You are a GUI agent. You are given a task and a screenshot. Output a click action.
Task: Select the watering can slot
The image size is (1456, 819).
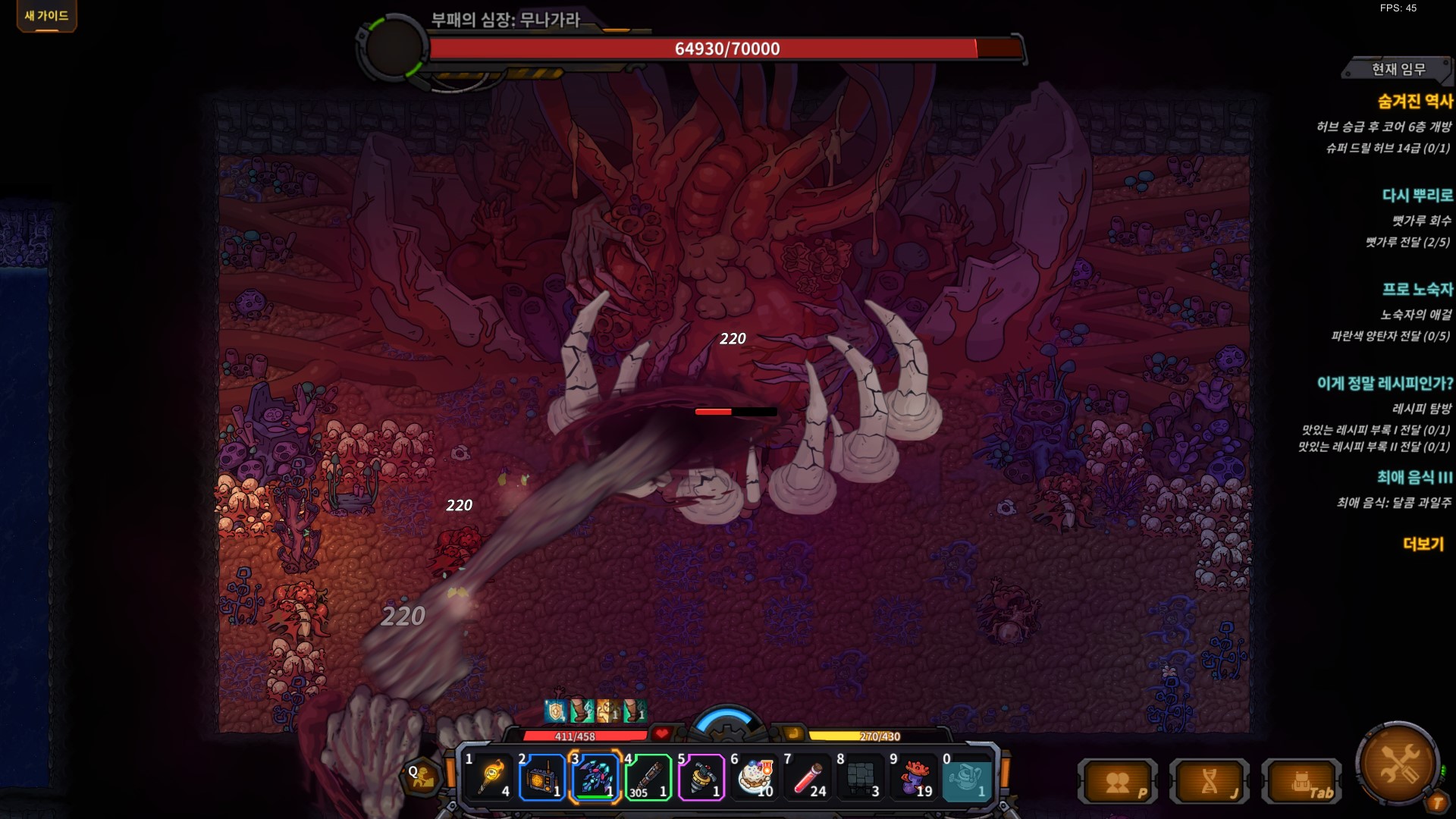[x=967, y=777]
